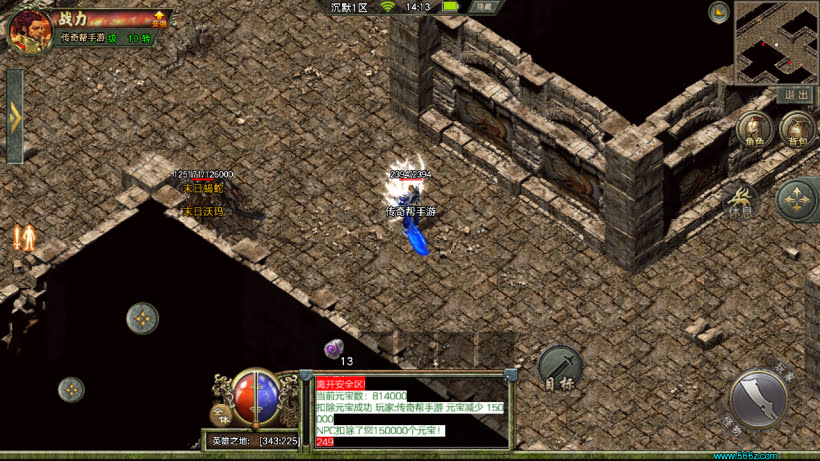The image size is (820, 461).
Task: Click the round yellow flag icon beside minimap
Action: click(718, 12)
